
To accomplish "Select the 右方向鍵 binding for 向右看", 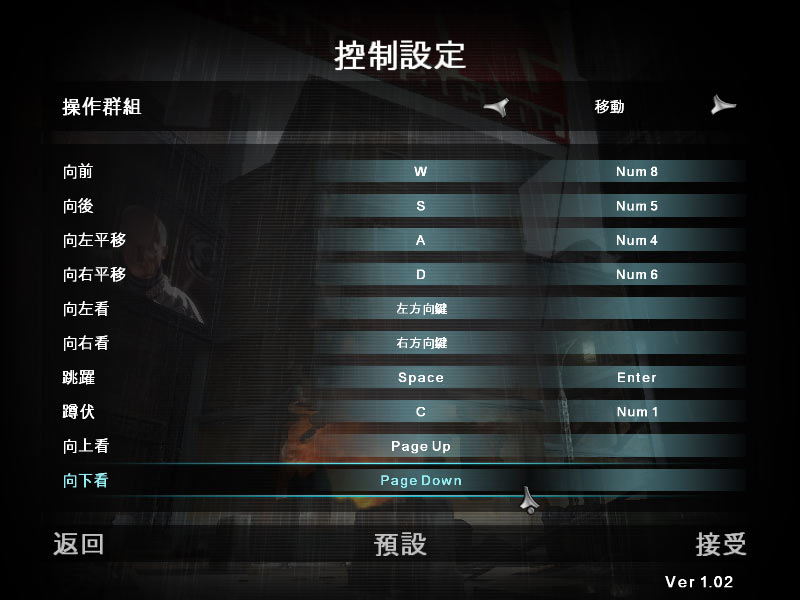I will [421, 343].
